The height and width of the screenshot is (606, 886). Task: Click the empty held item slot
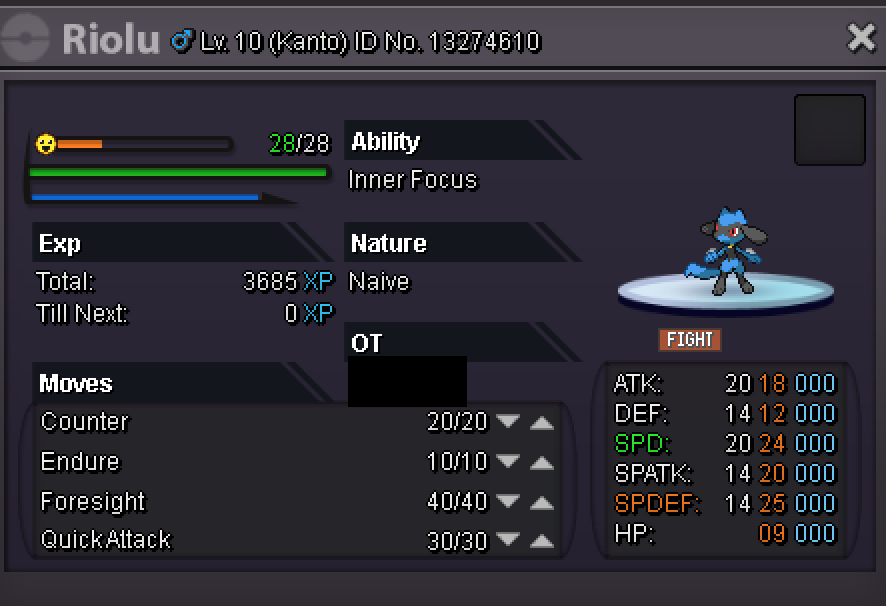point(829,130)
